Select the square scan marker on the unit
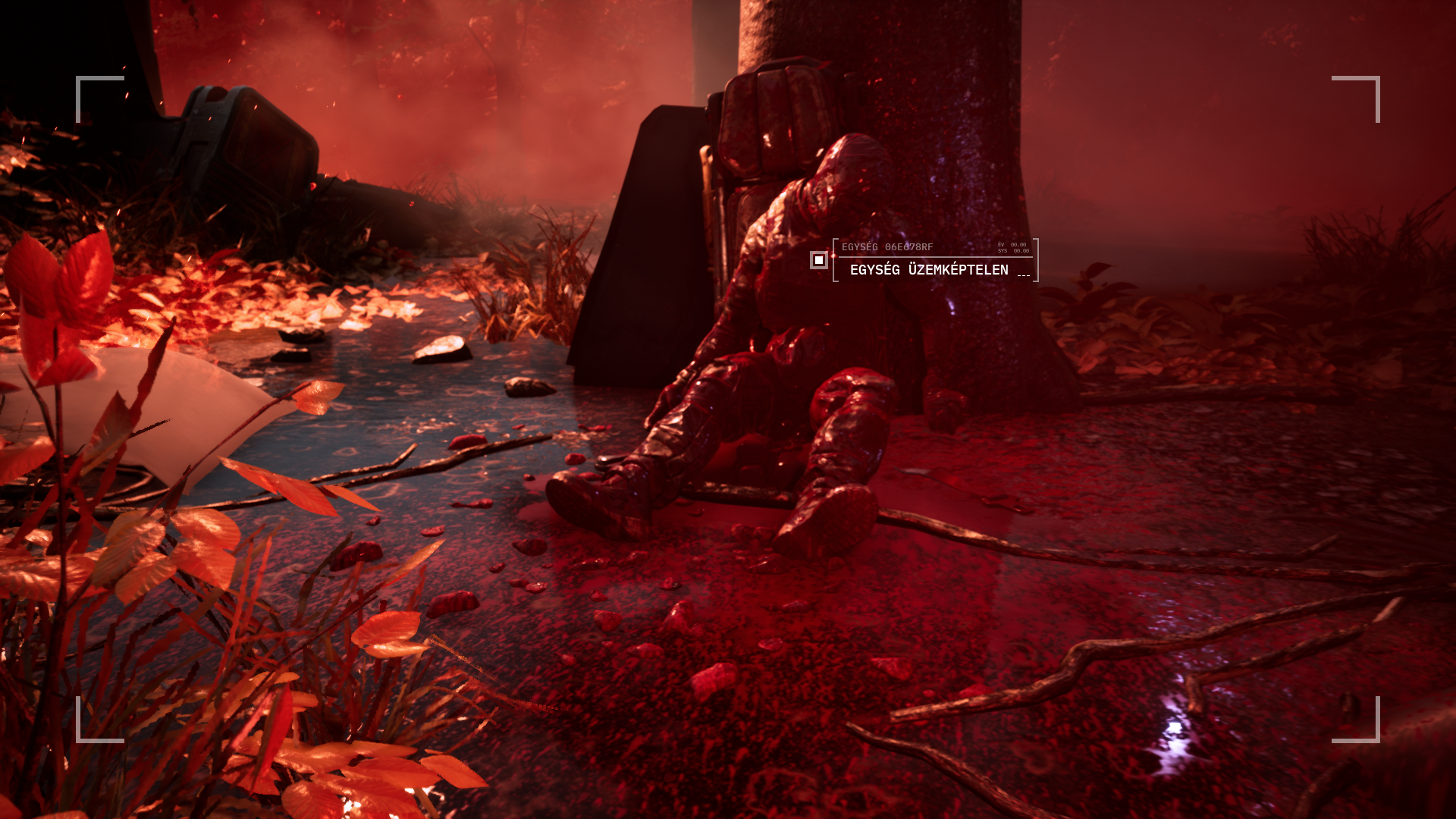This screenshot has height=819, width=1456. [x=818, y=260]
